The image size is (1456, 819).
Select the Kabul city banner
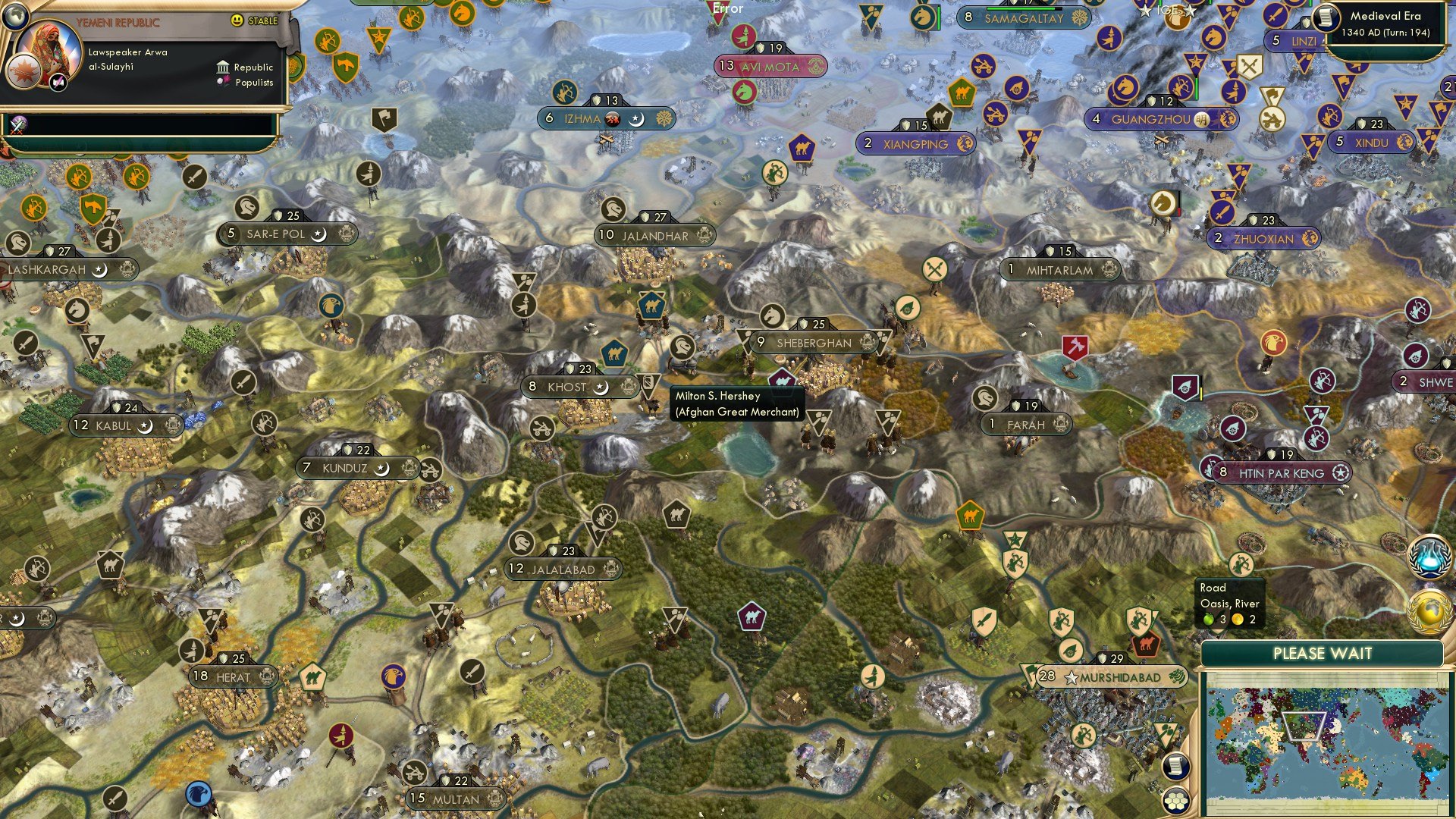(x=114, y=426)
